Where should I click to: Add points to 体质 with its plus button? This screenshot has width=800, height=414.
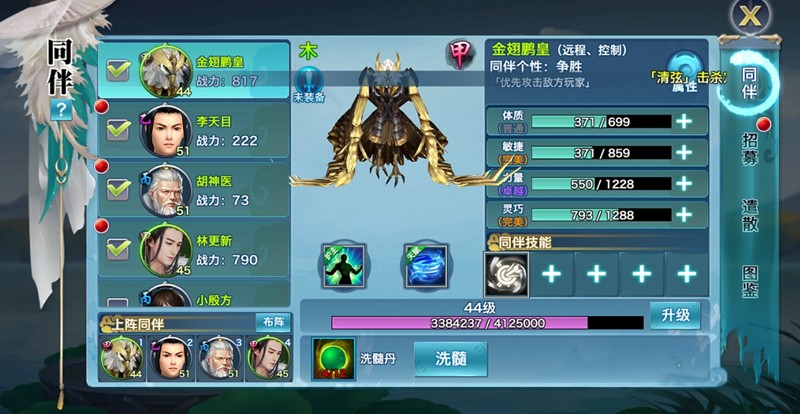coord(685,121)
